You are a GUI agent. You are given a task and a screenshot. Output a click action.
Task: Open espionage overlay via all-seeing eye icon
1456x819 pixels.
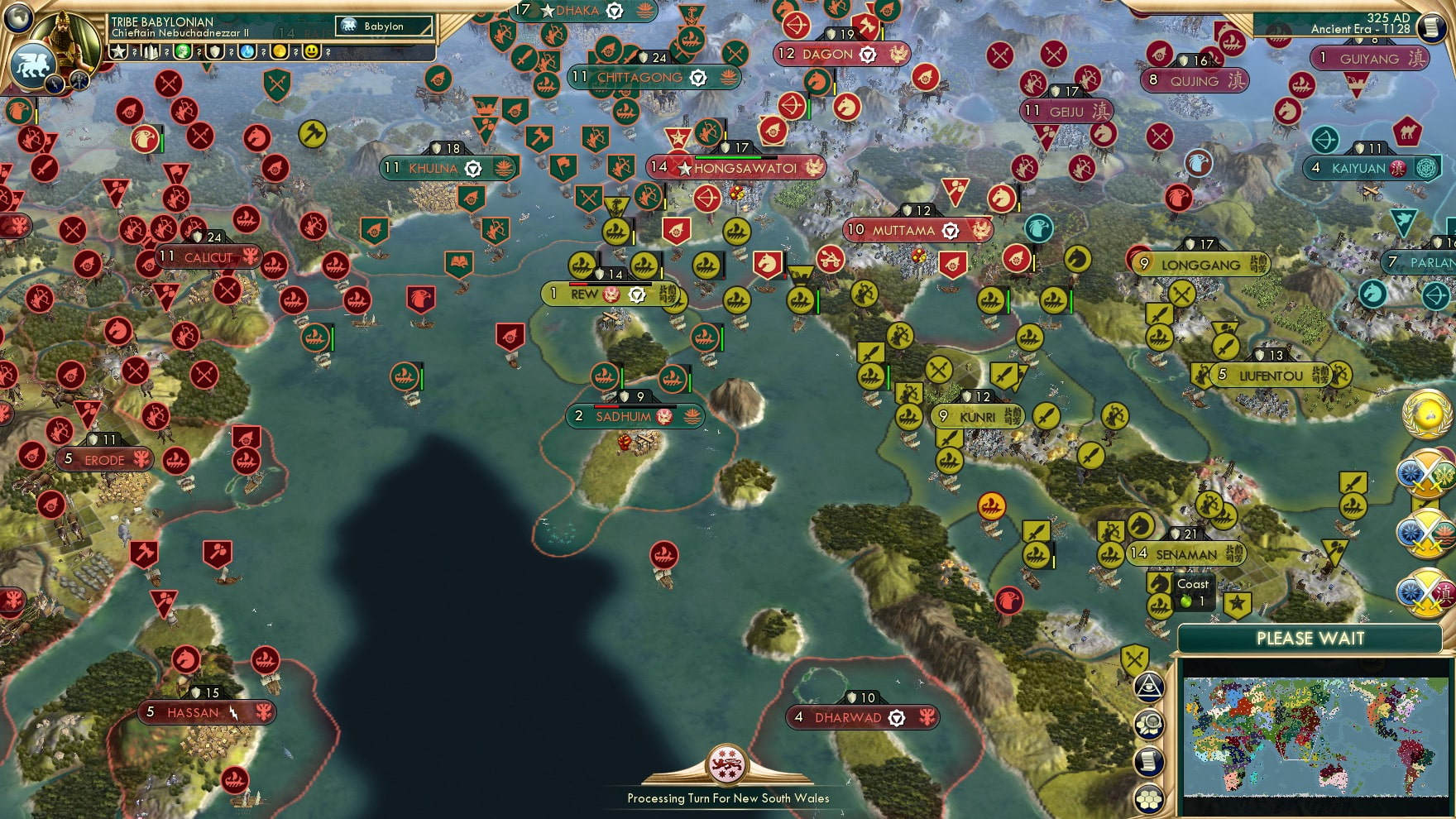point(1150,687)
